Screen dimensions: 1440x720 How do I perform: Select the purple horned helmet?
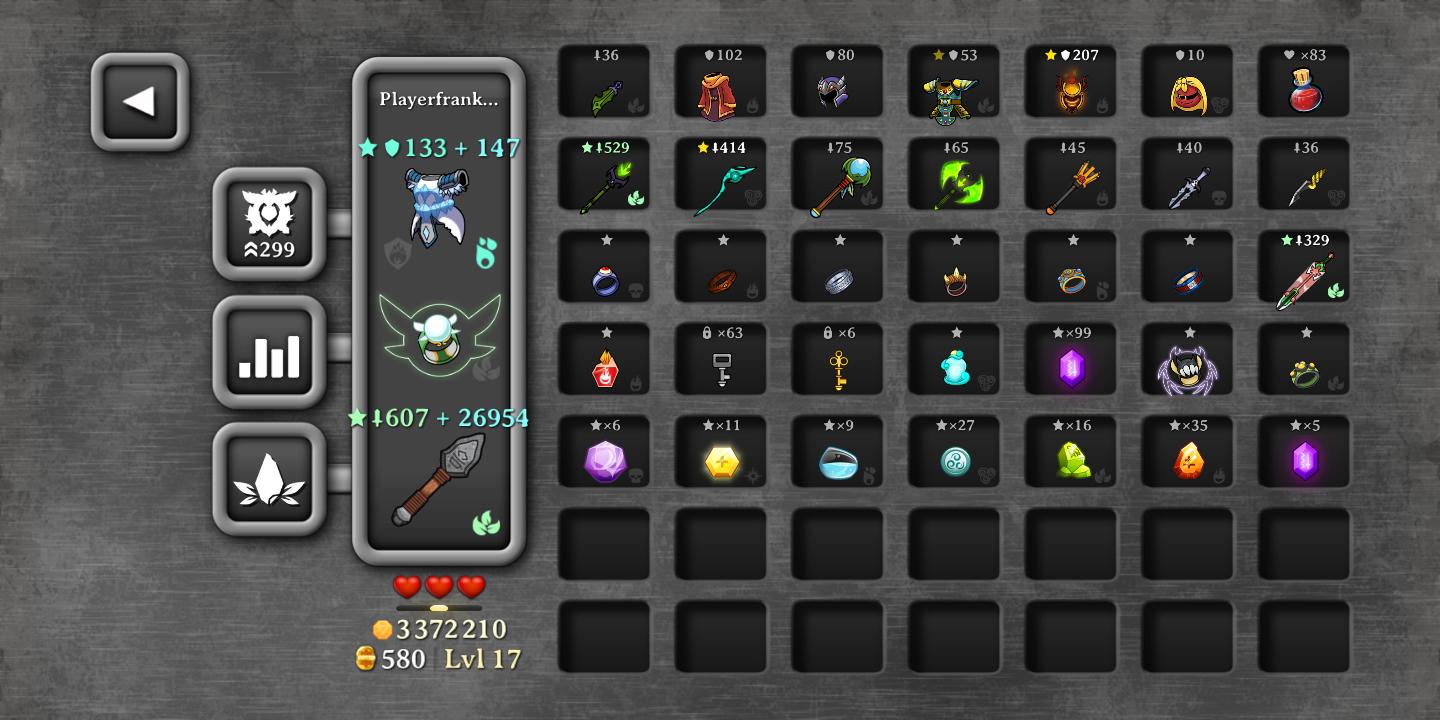pos(837,88)
